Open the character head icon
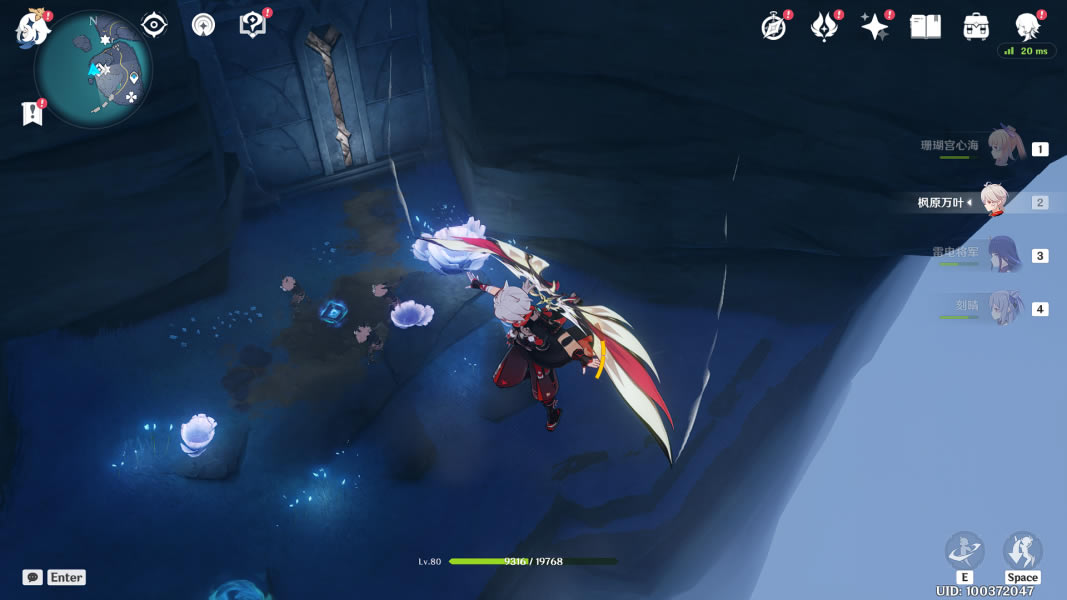Image resolution: width=1067 pixels, height=600 pixels. 1027,27
